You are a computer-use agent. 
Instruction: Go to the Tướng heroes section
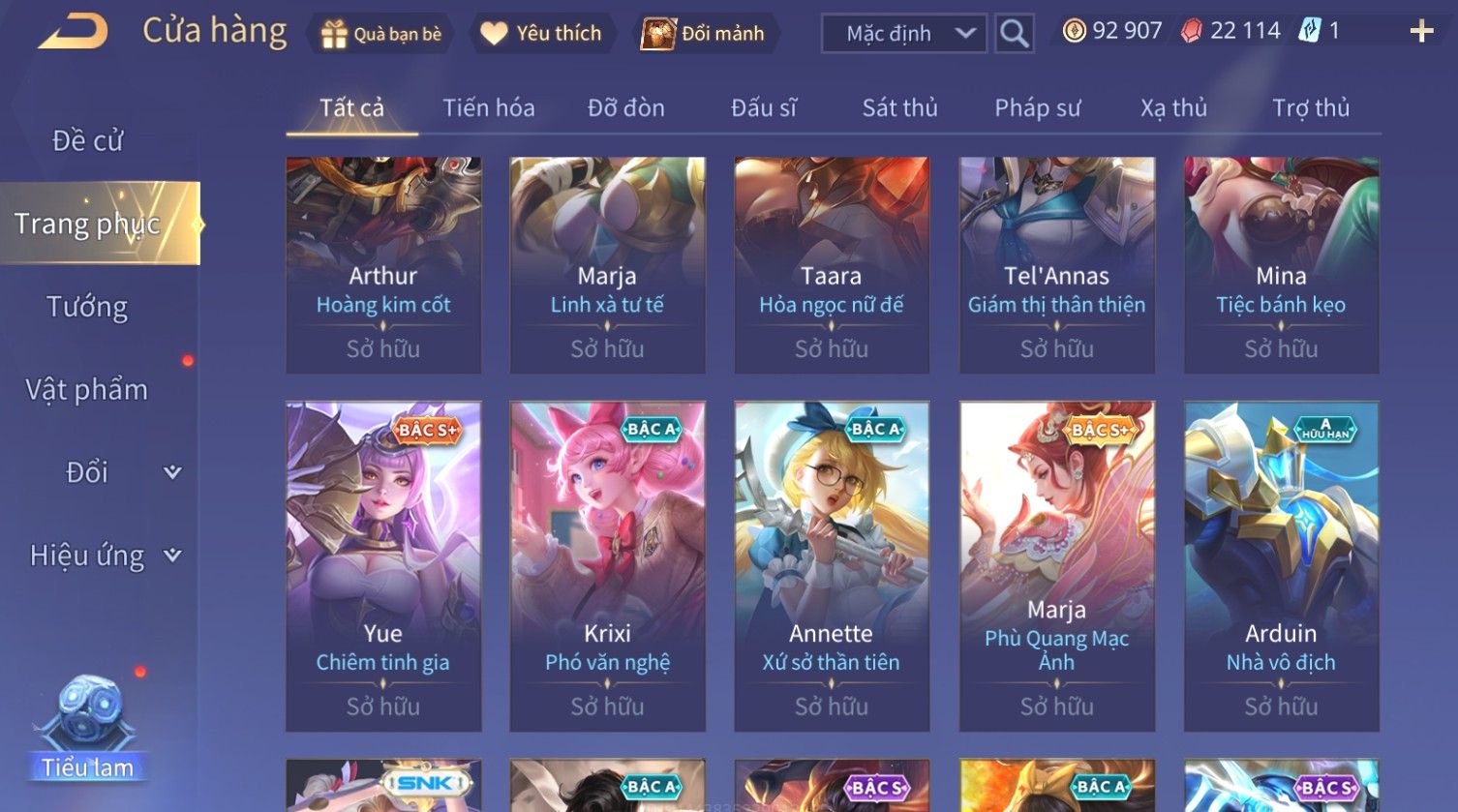point(87,307)
